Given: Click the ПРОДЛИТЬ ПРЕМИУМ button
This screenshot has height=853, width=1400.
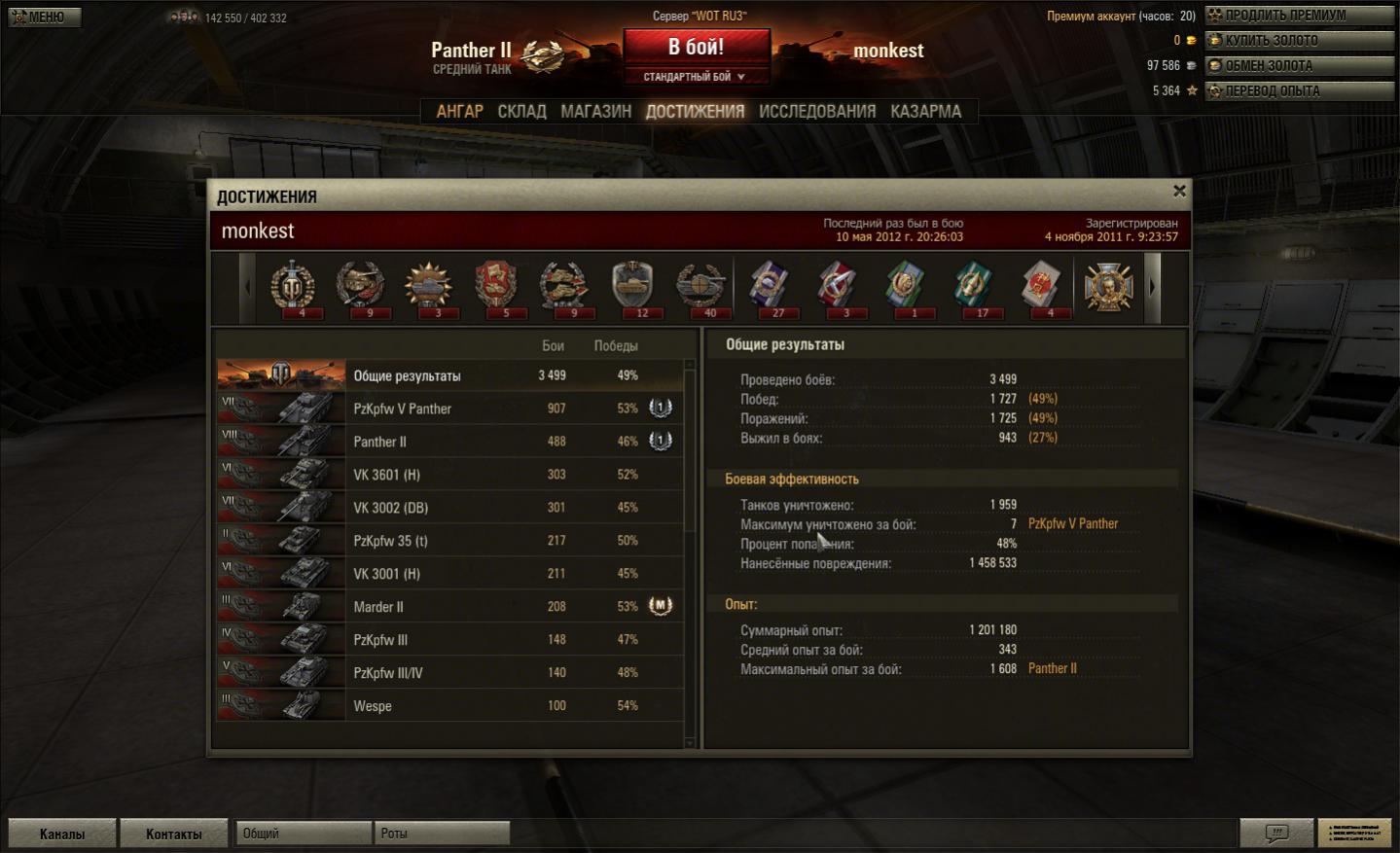Looking at the screenshot, I should 1299,16.
